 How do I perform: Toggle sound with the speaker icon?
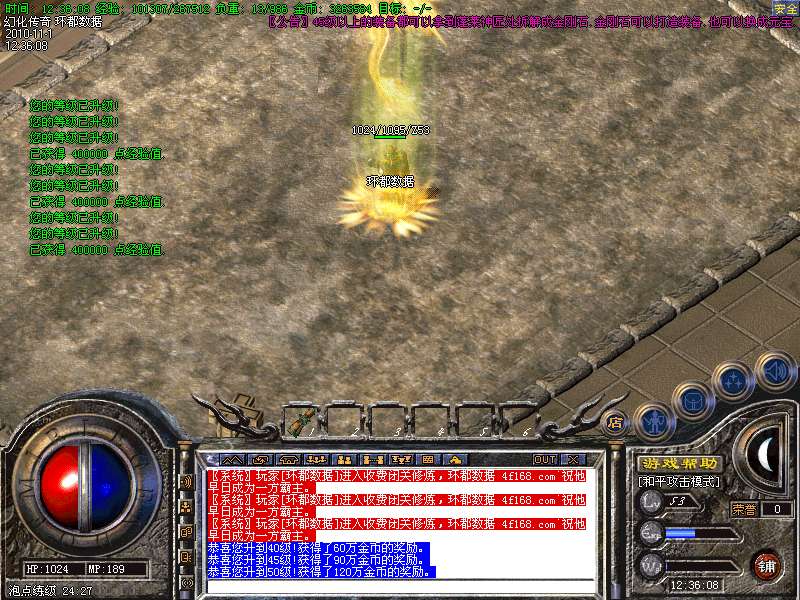774,369
